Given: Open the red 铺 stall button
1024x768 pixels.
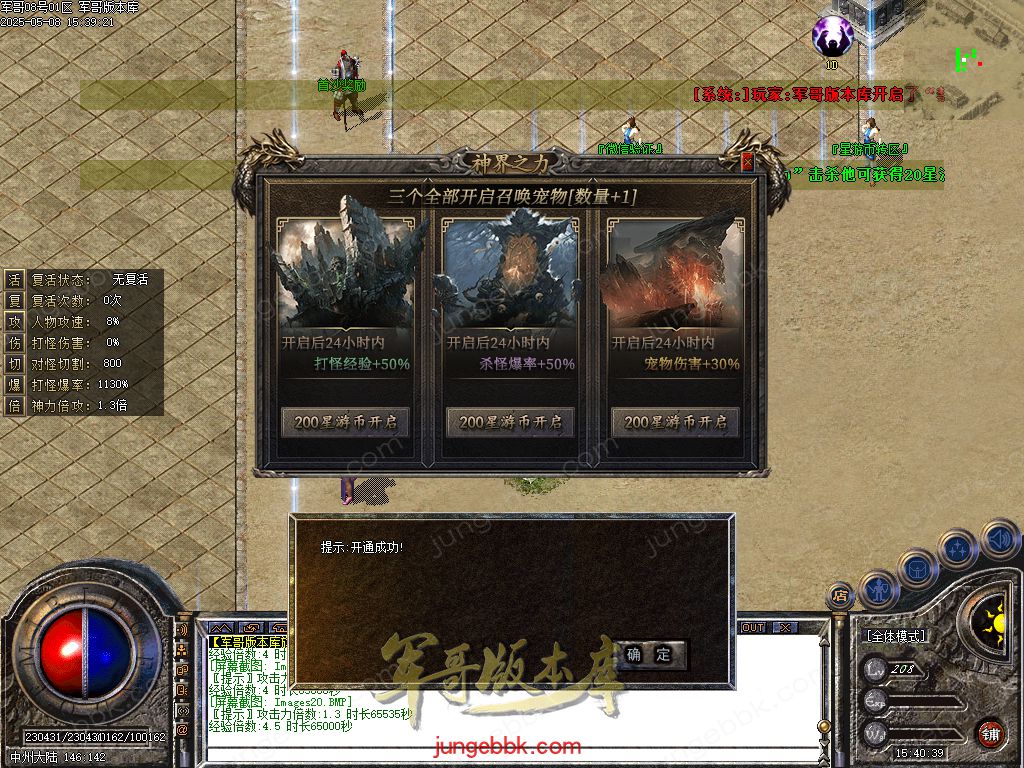Looking at the screenshot, I should coord(990,733).
